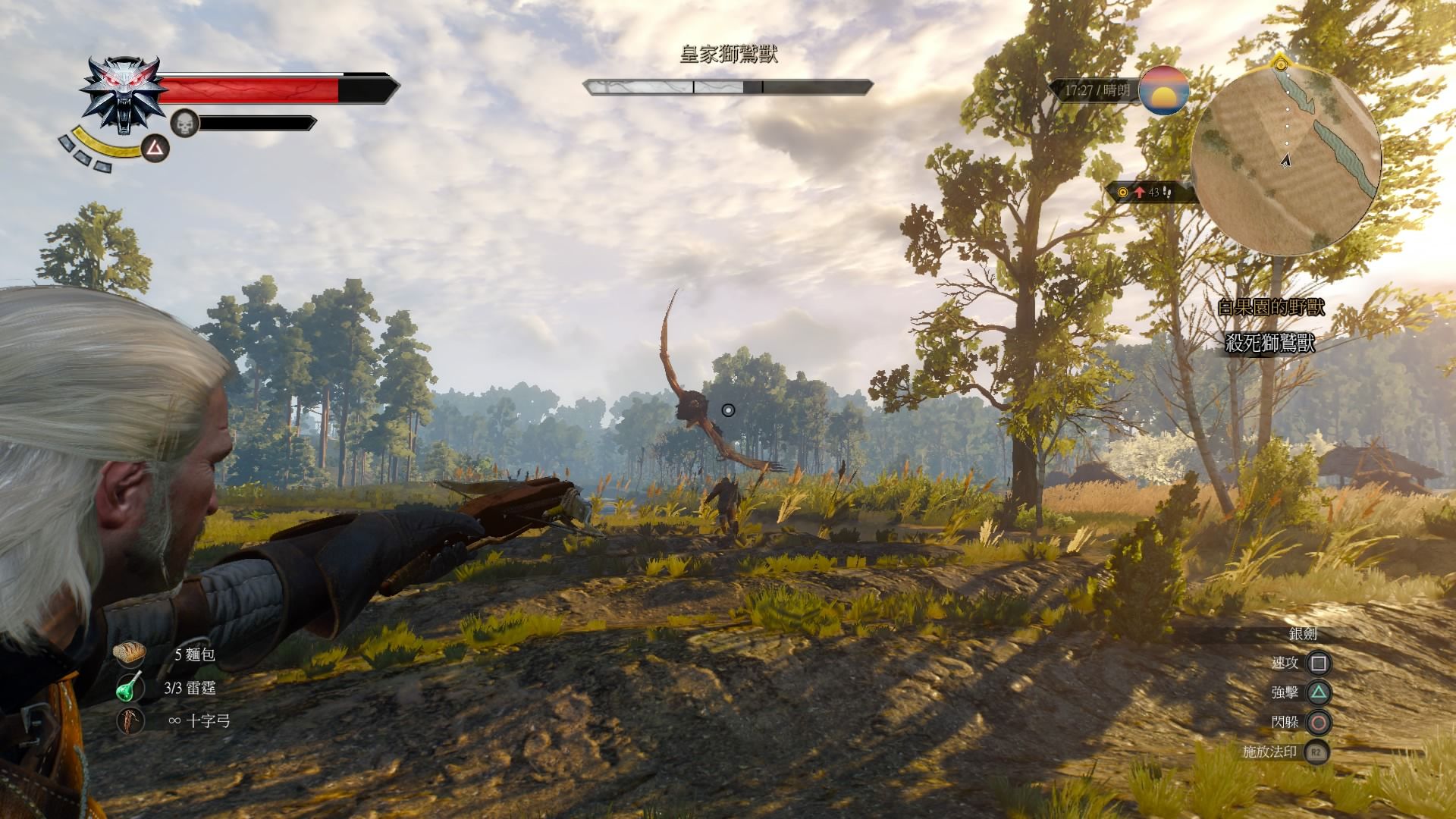Viewport: 1456px width, 819px height.
Task: Select the kill griffin objective
Action: [1269, 344]
